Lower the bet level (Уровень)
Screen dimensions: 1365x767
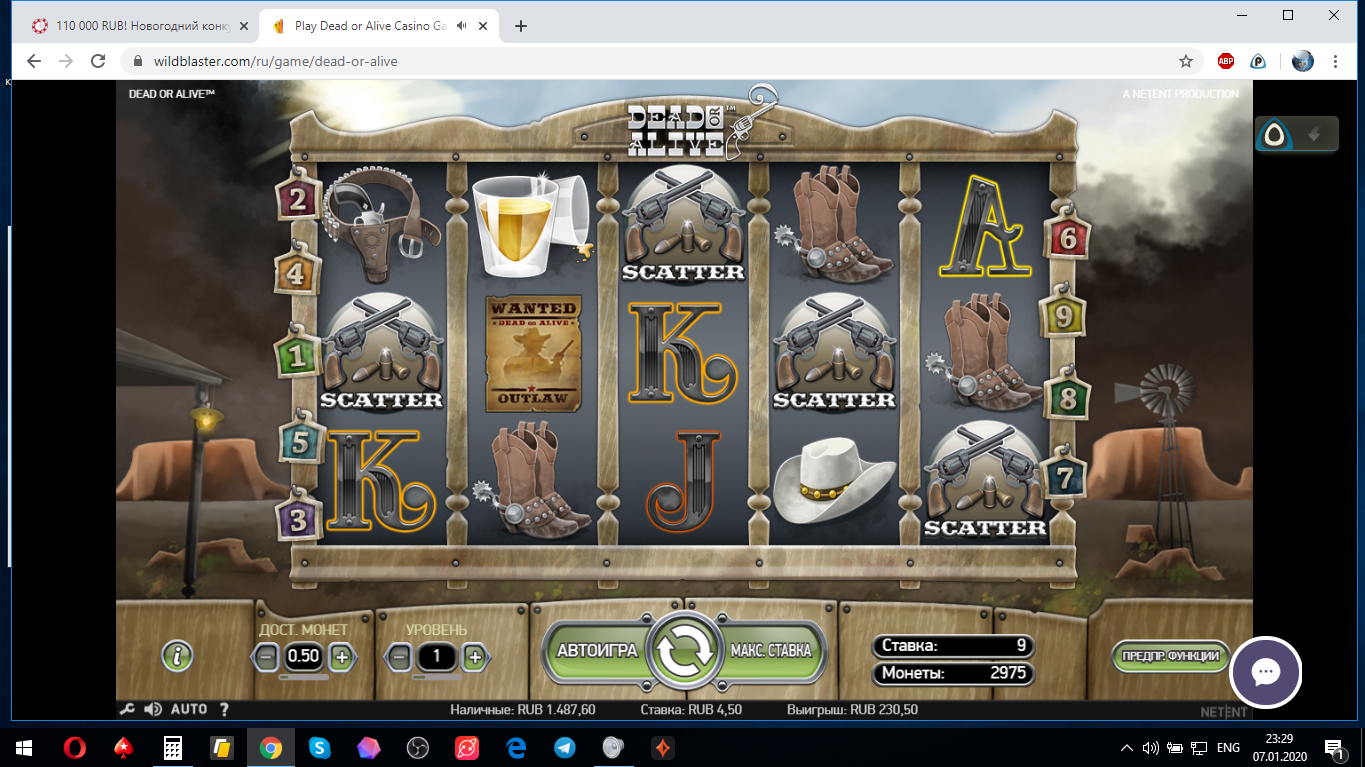click(x=399, y=657)
